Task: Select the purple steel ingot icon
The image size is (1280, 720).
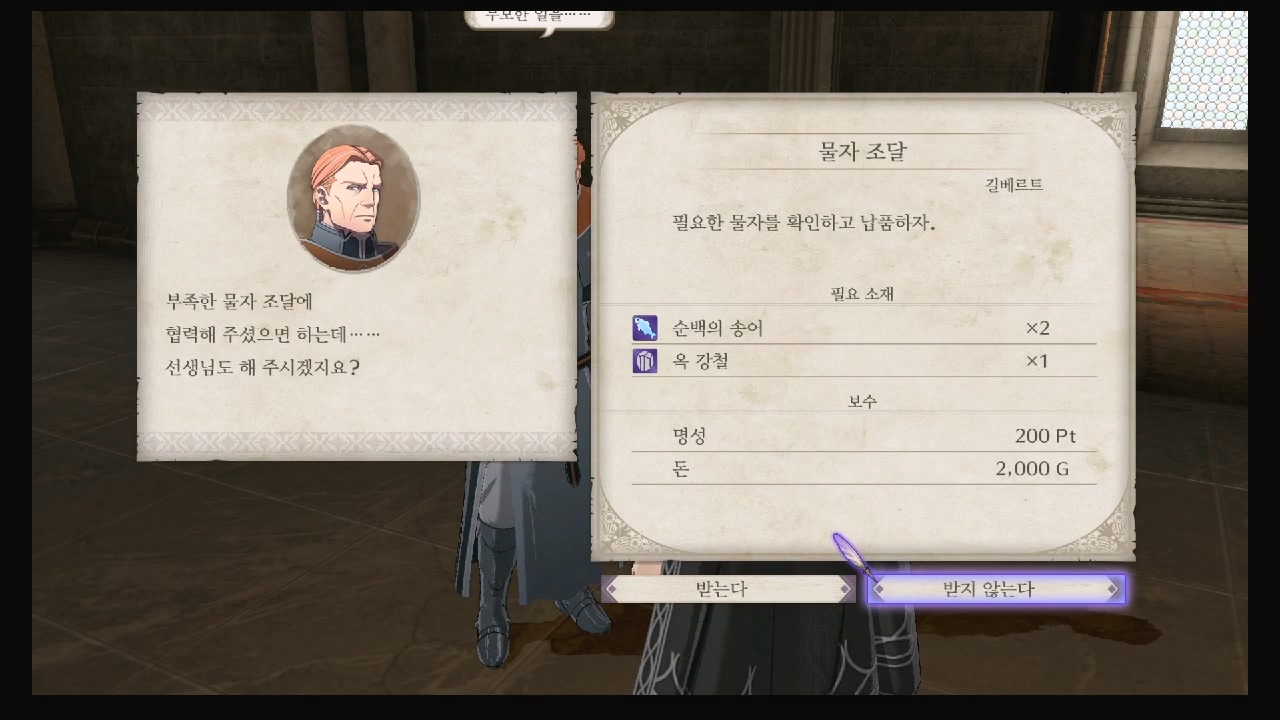Action: tap(645, 361)
